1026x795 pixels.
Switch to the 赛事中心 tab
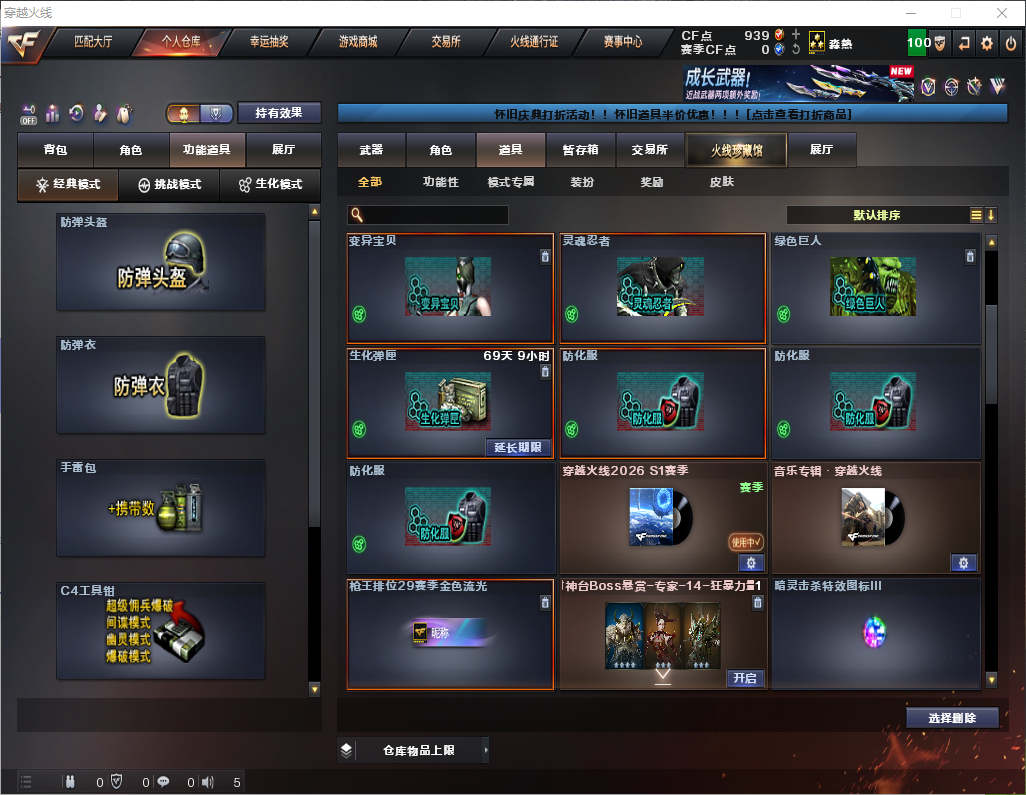(622, 42)
